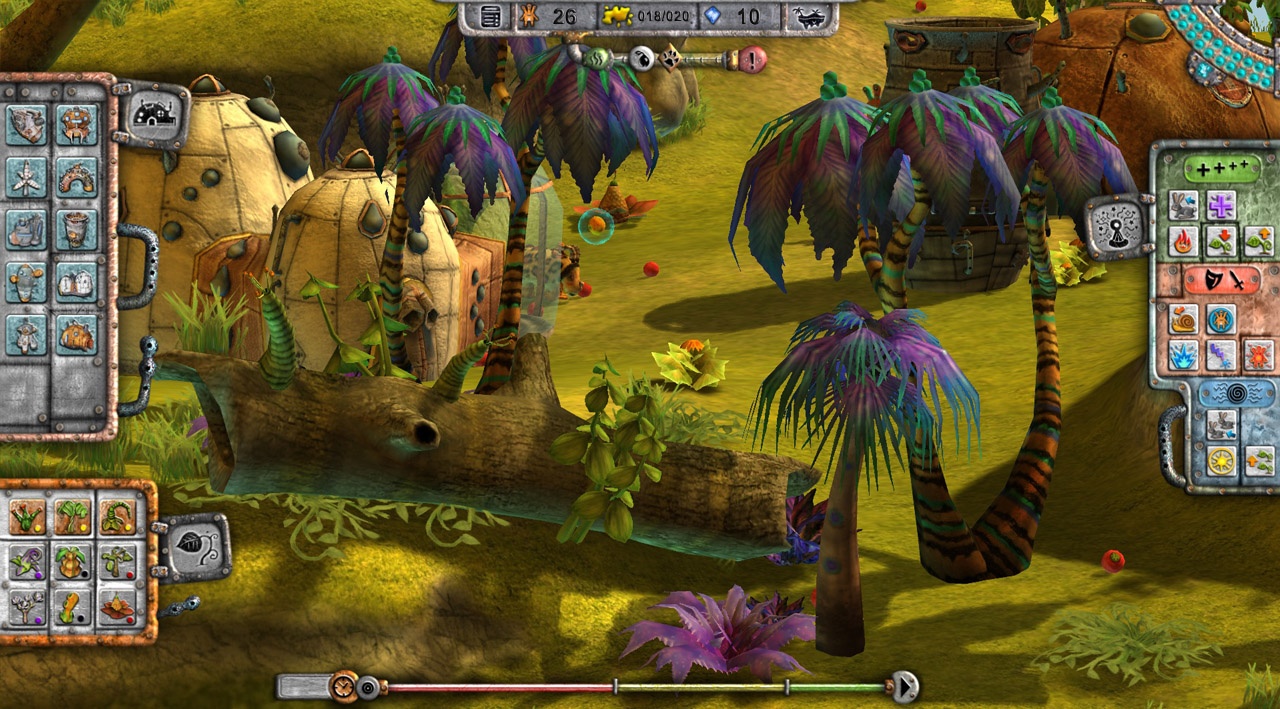The width and height of the screenshot is (1280, 709).
Task: Pick the orange lotus flower plant icon
Action: (x=117, y=606)
